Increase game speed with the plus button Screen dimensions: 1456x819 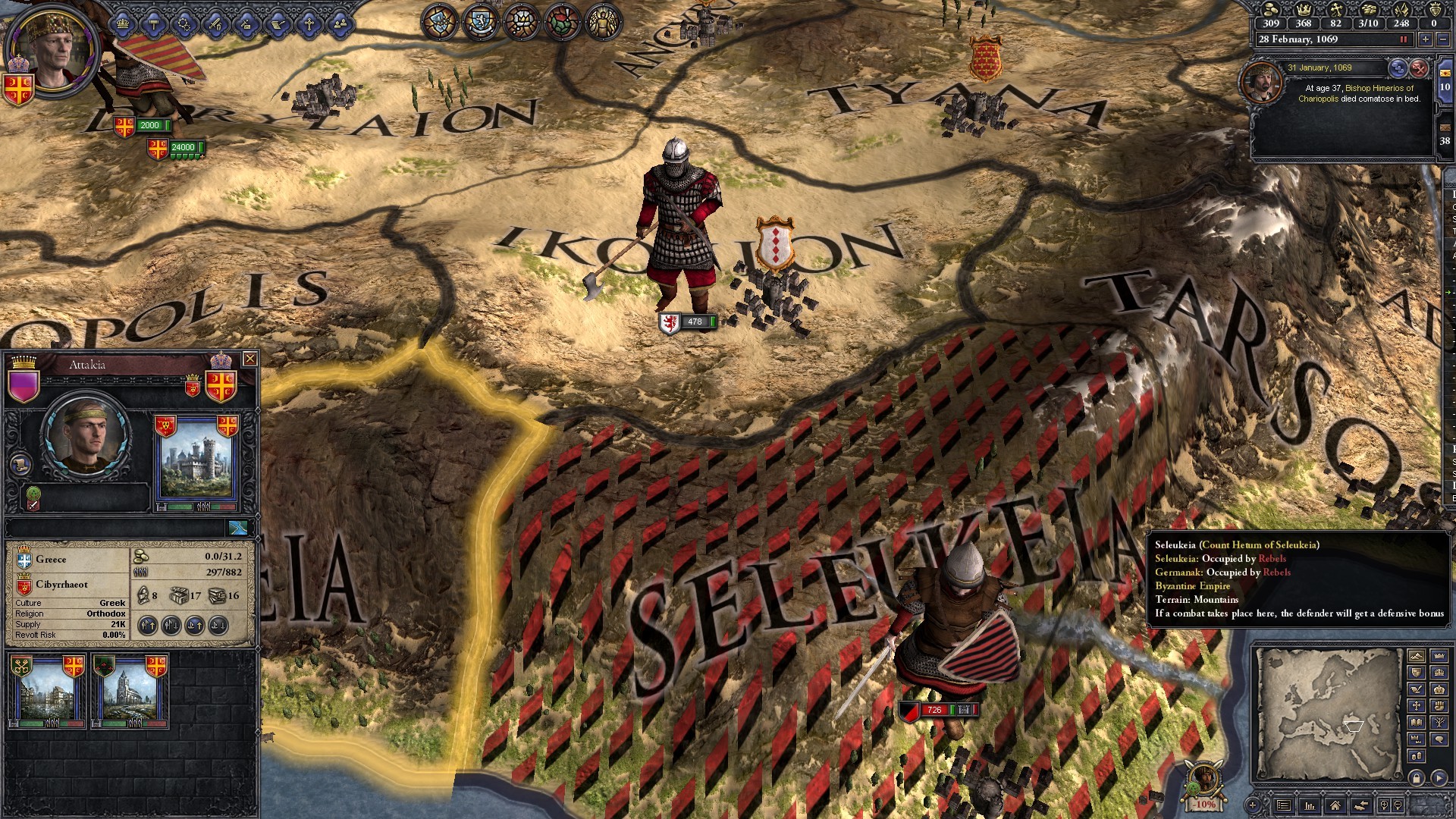coord(1425,39)
